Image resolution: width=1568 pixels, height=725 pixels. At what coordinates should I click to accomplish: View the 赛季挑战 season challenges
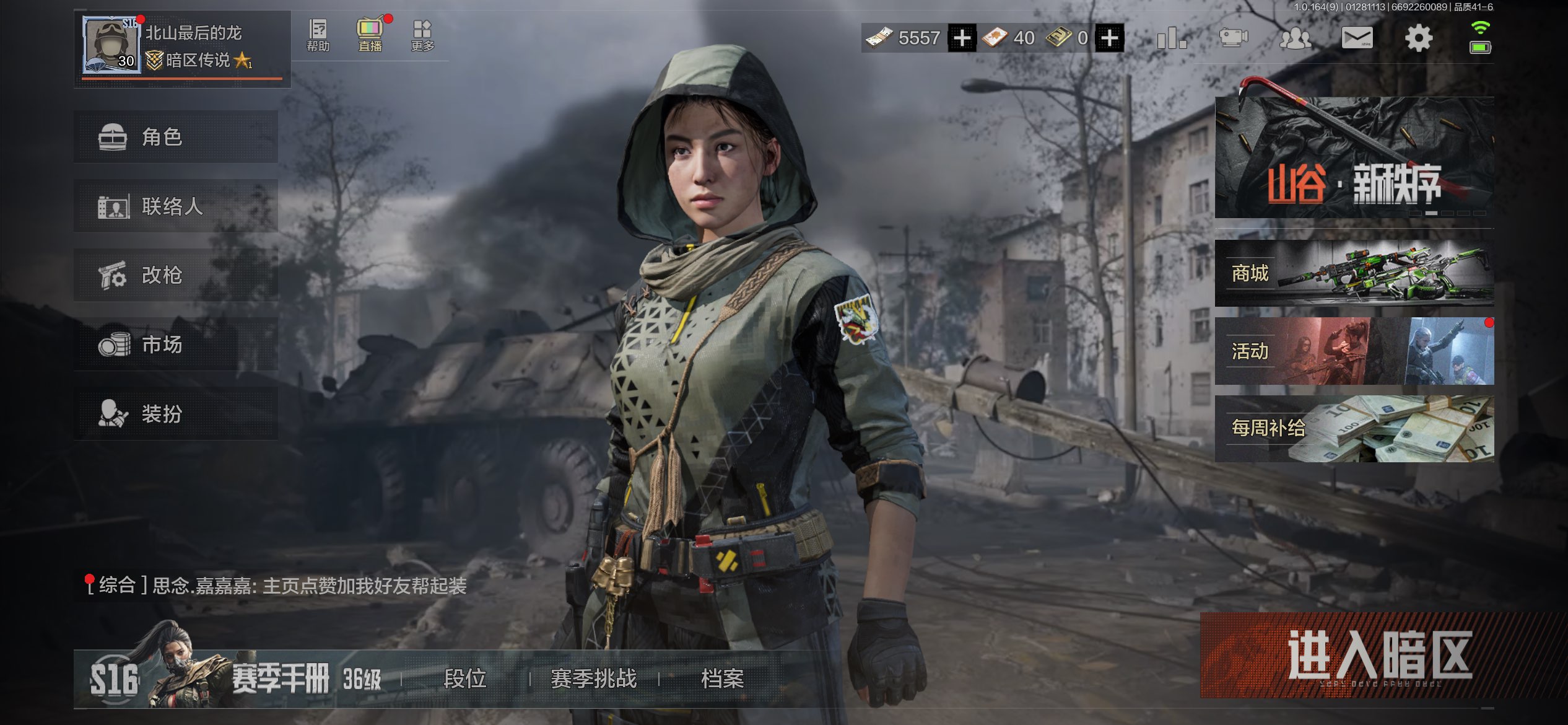point(593,679)
